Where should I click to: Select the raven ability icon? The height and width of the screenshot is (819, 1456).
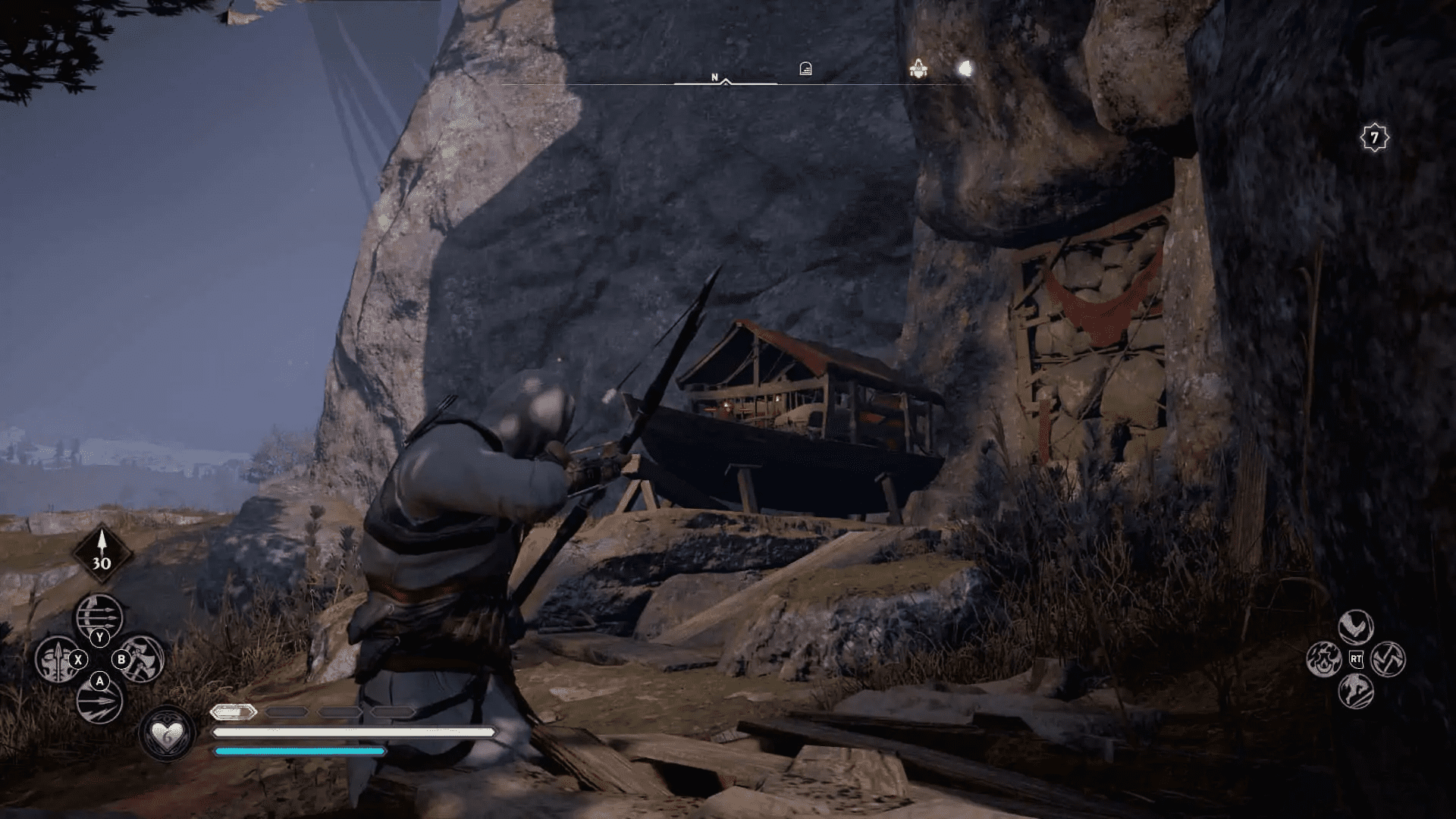point(1356,626)
